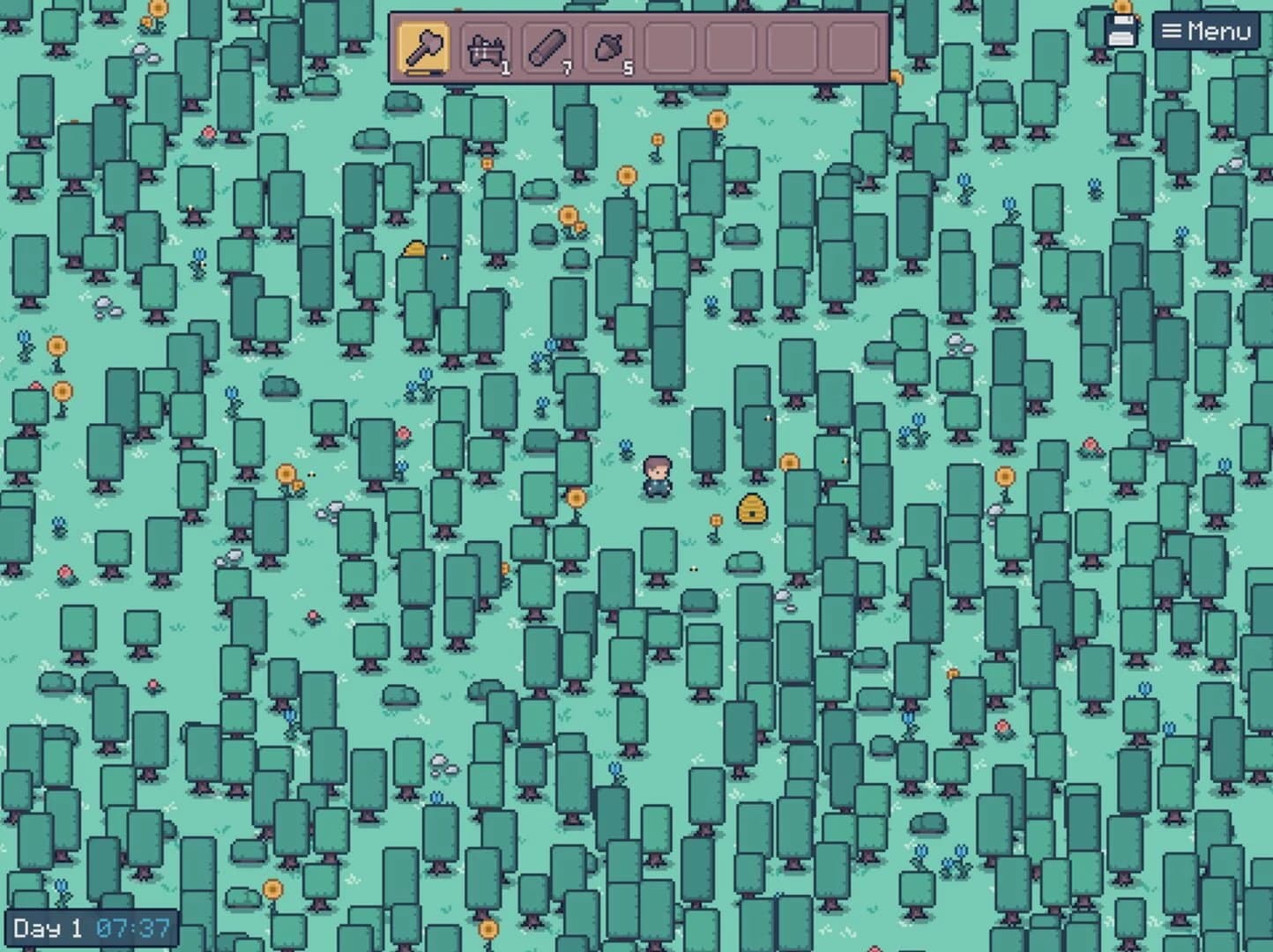Click the beehive icon near the player
1273x952 pixels.
click(750, 509)
